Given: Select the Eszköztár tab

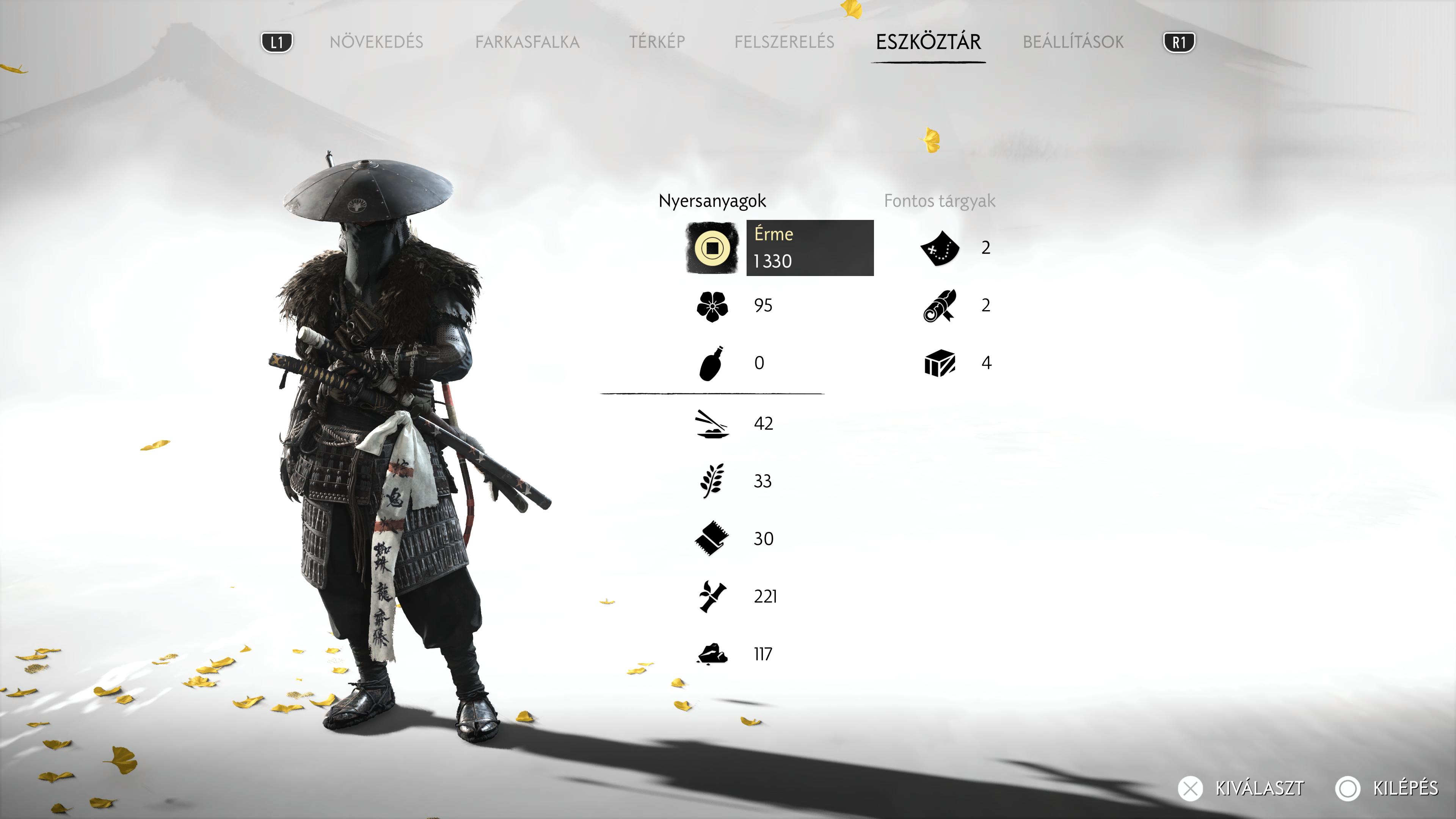Looking at the screenshot, I should point(928,42).
